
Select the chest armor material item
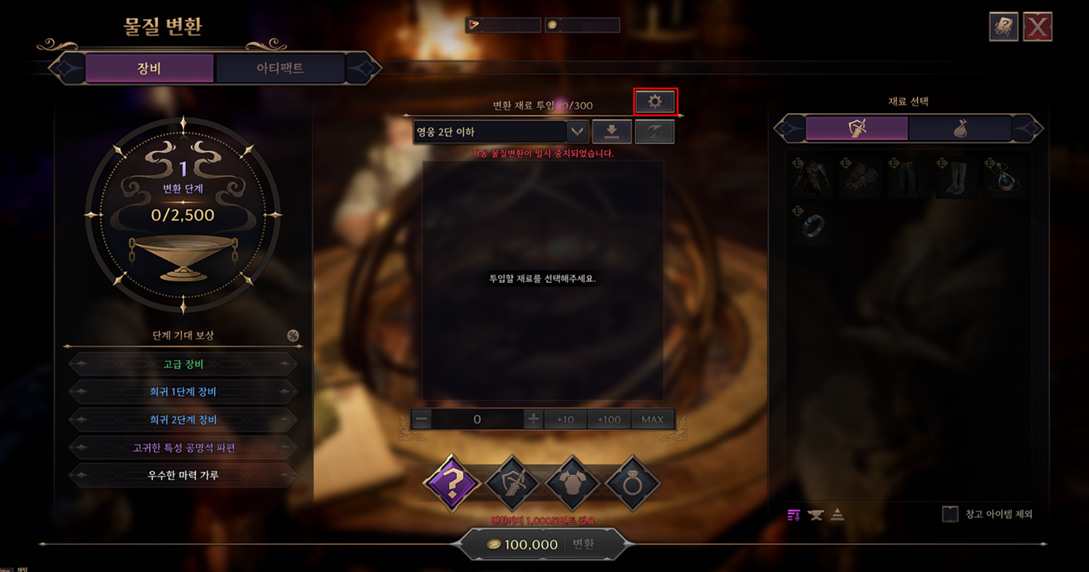coord(812,178)
